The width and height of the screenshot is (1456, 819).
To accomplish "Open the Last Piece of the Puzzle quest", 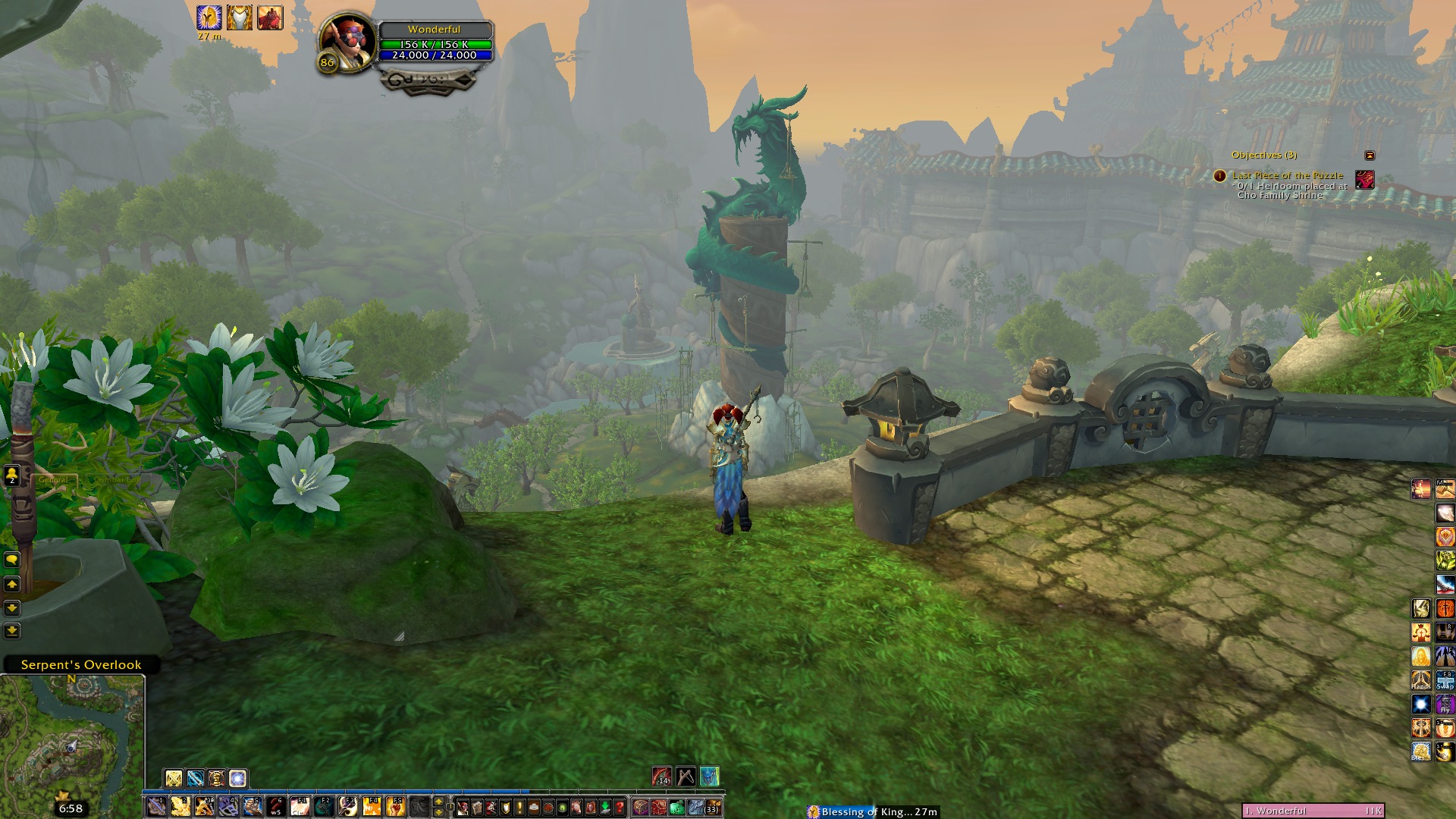I will pos(1287,175).
